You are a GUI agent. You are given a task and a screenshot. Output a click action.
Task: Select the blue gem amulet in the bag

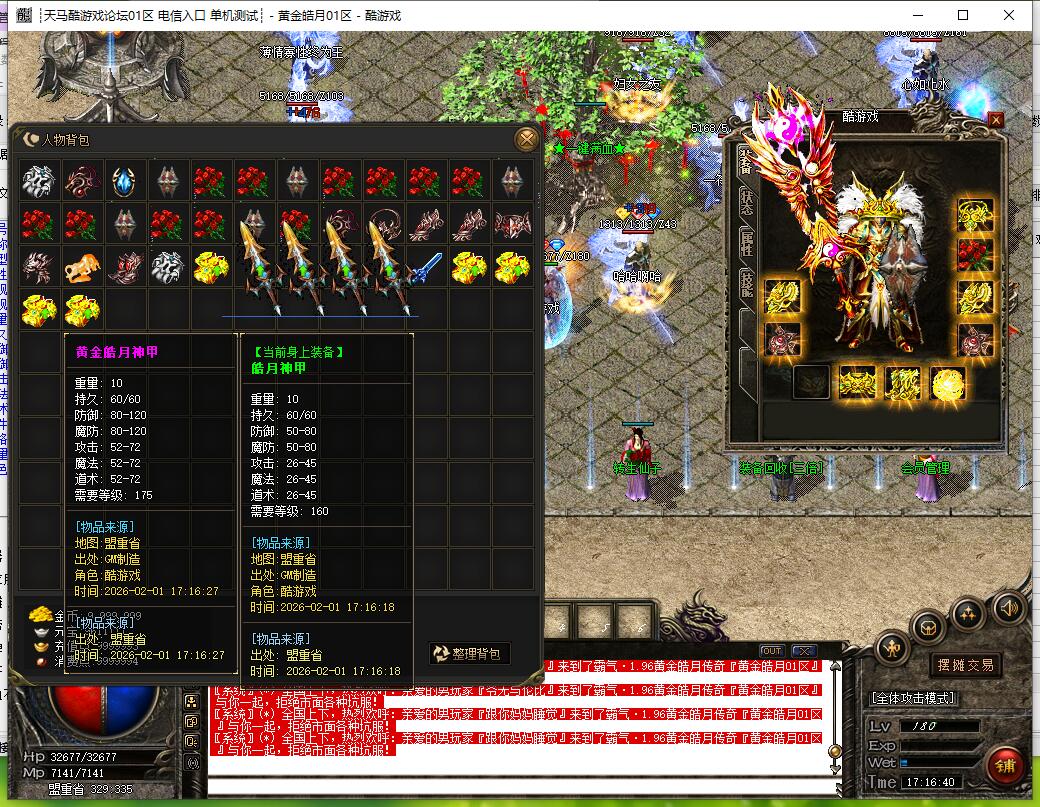click(x=123, y=181)
